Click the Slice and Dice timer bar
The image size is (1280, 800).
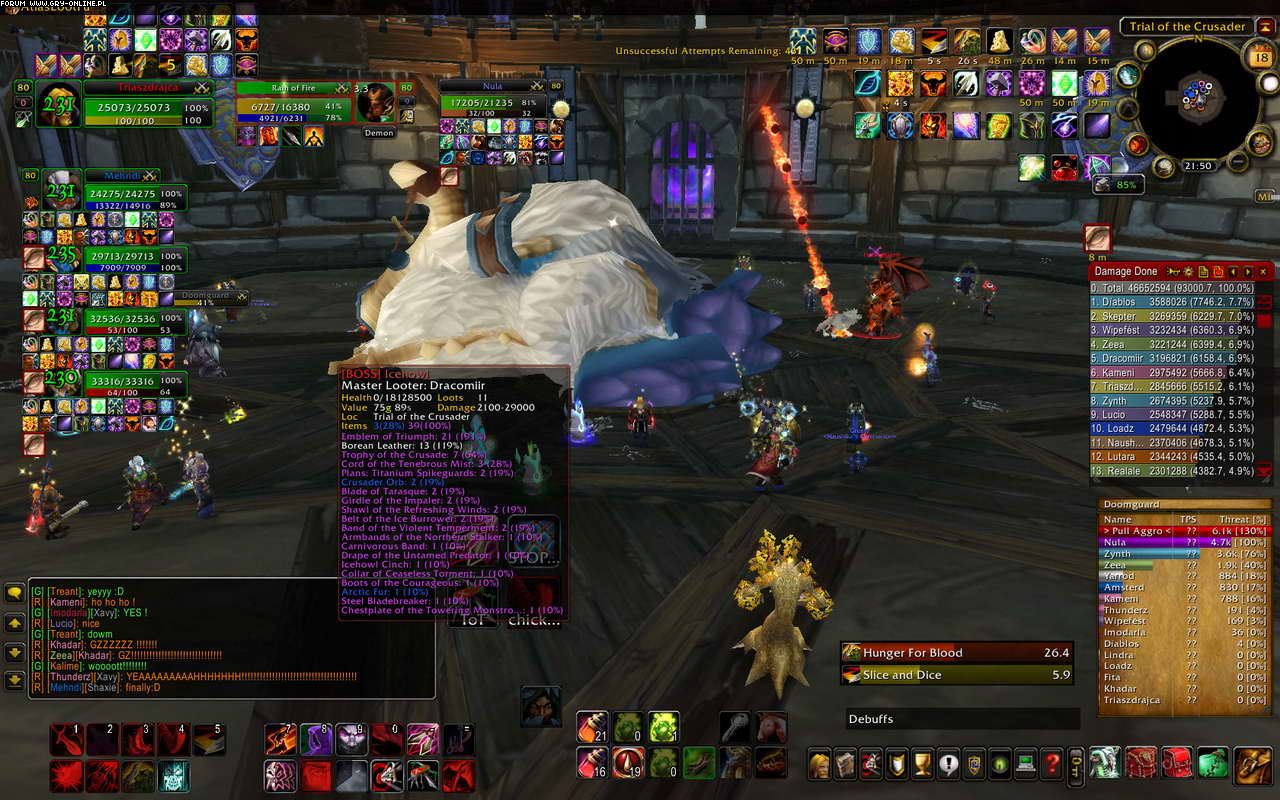957,675
